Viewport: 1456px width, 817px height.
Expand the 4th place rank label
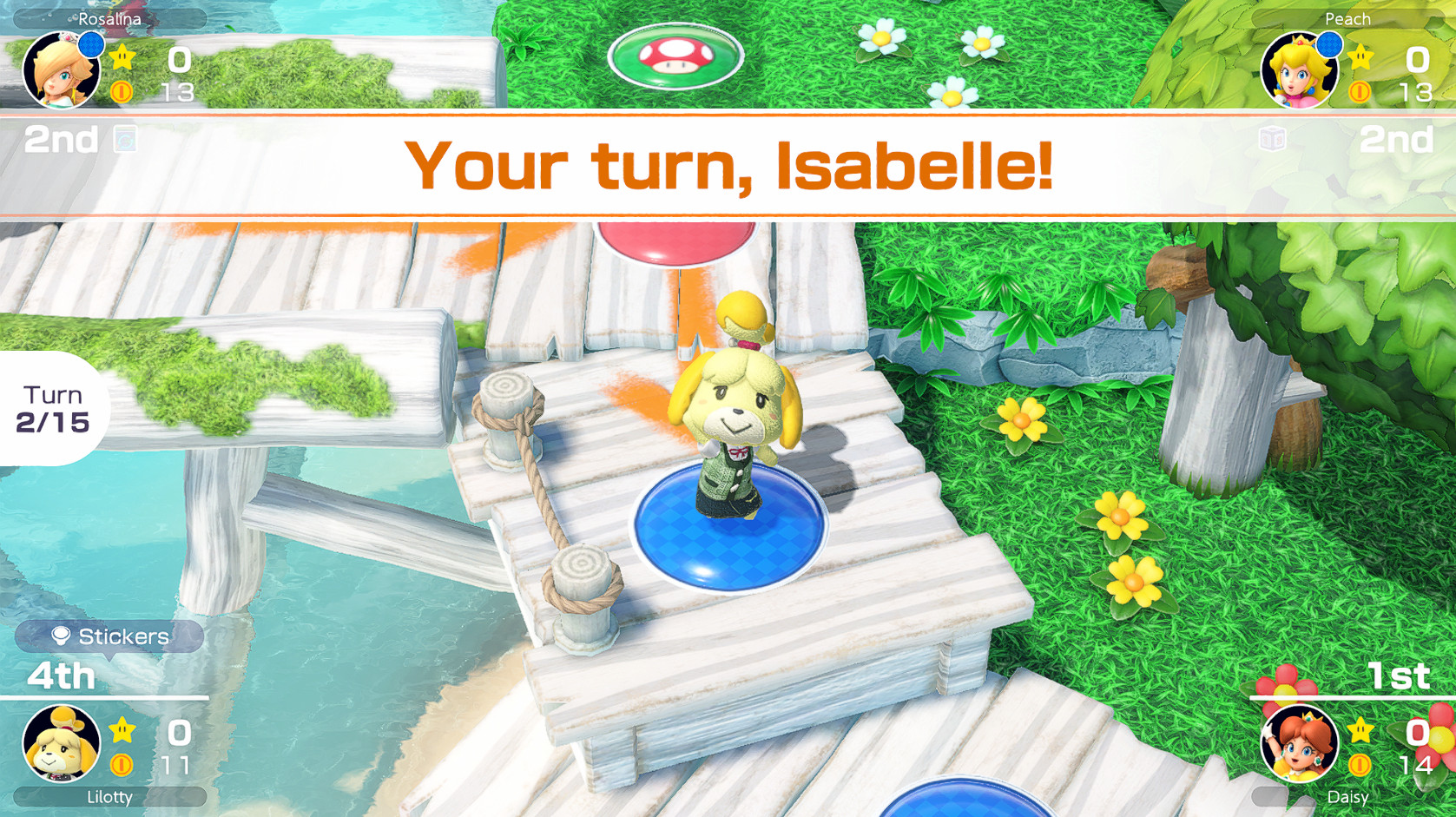pos(61,676)
